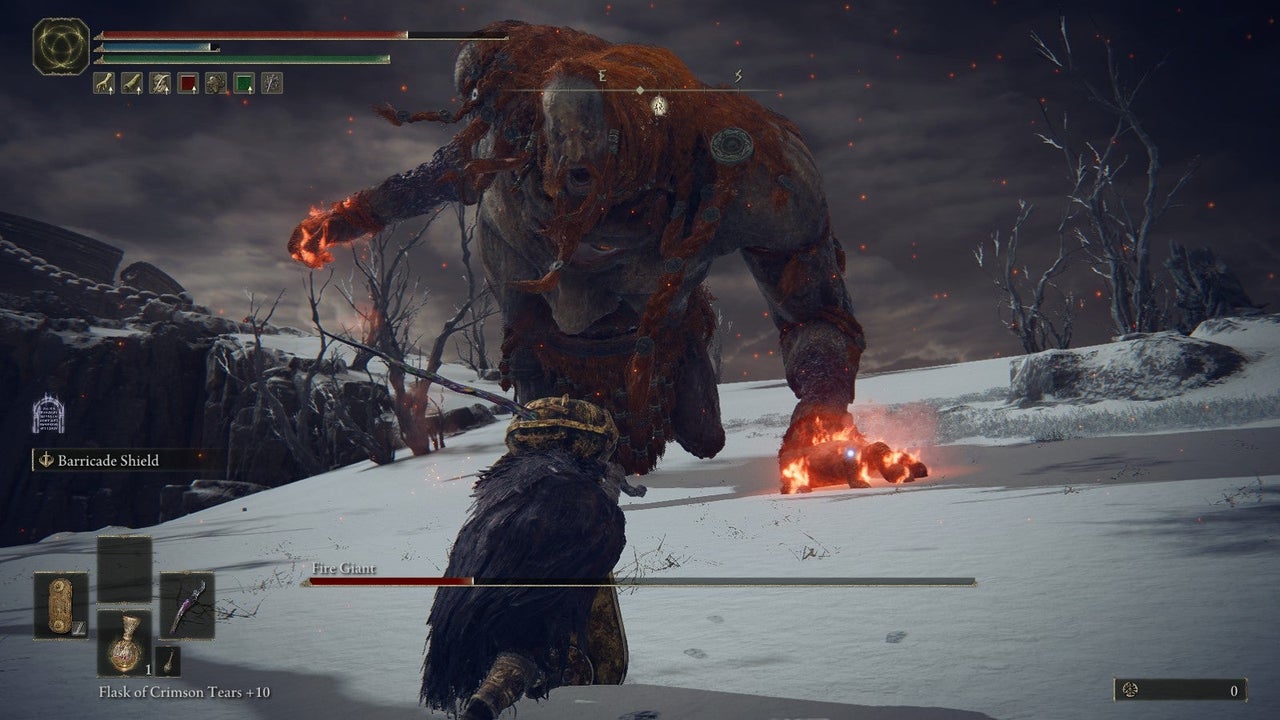This screenshot has width=1280, height=720.
Task: Click the small next-item flask icon
Action: click(x=168, y=661)
